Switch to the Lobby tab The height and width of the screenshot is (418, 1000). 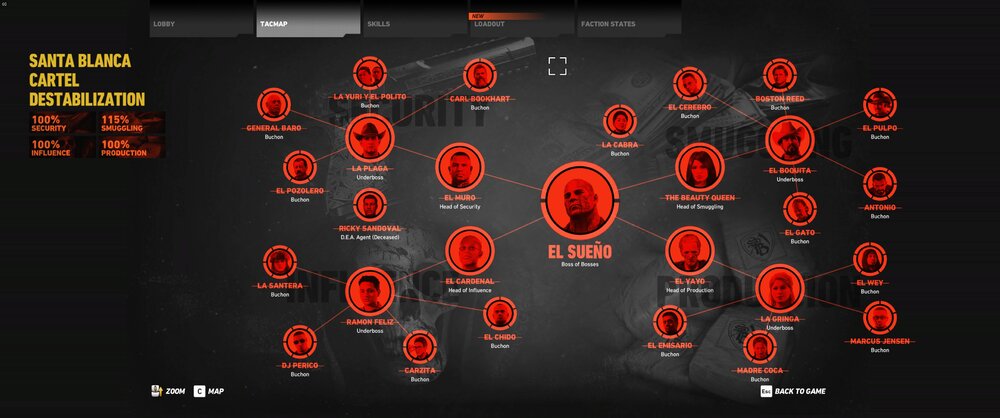[x=201, y=22]
